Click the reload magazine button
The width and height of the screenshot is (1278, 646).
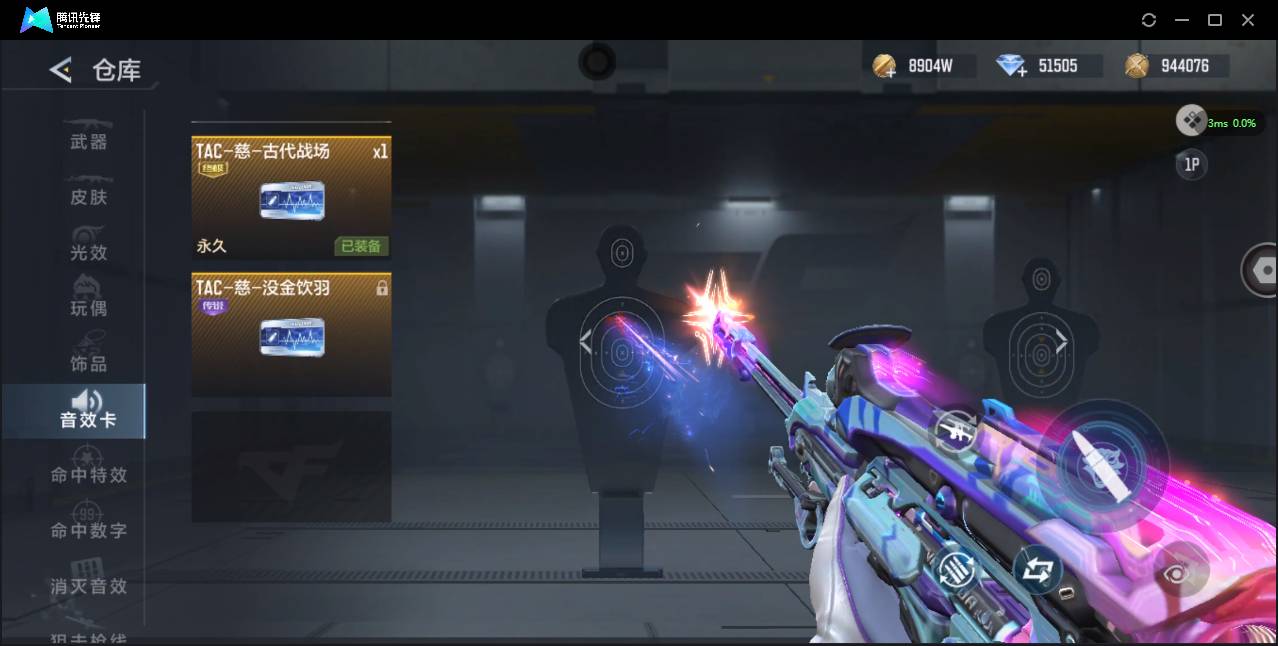click(x=957, y=571)
